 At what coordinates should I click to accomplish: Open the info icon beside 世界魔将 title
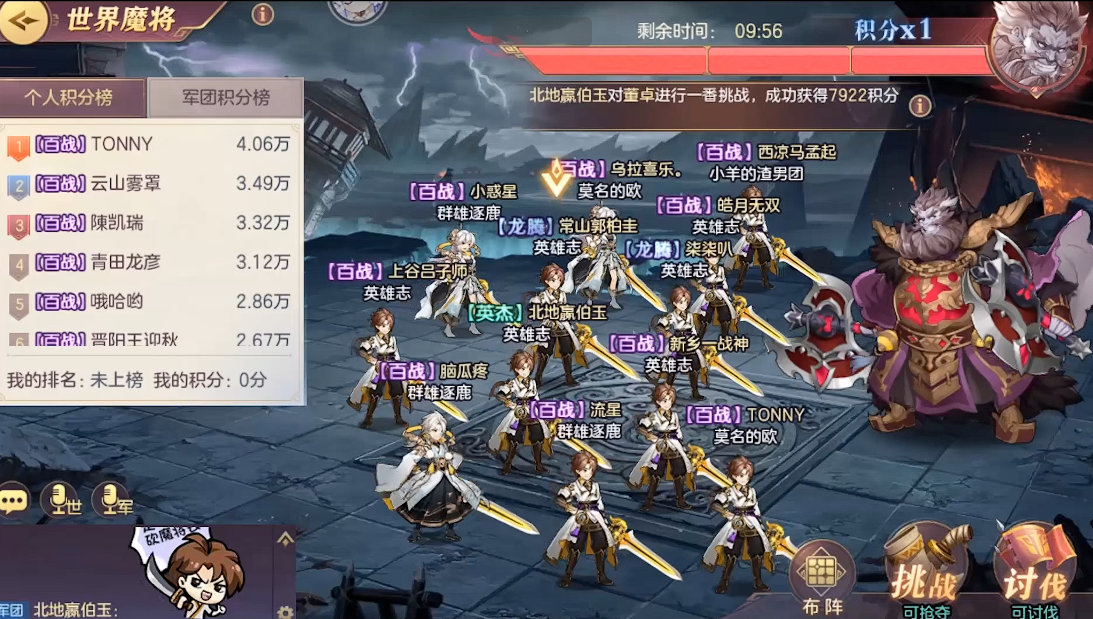pos(263,14)
